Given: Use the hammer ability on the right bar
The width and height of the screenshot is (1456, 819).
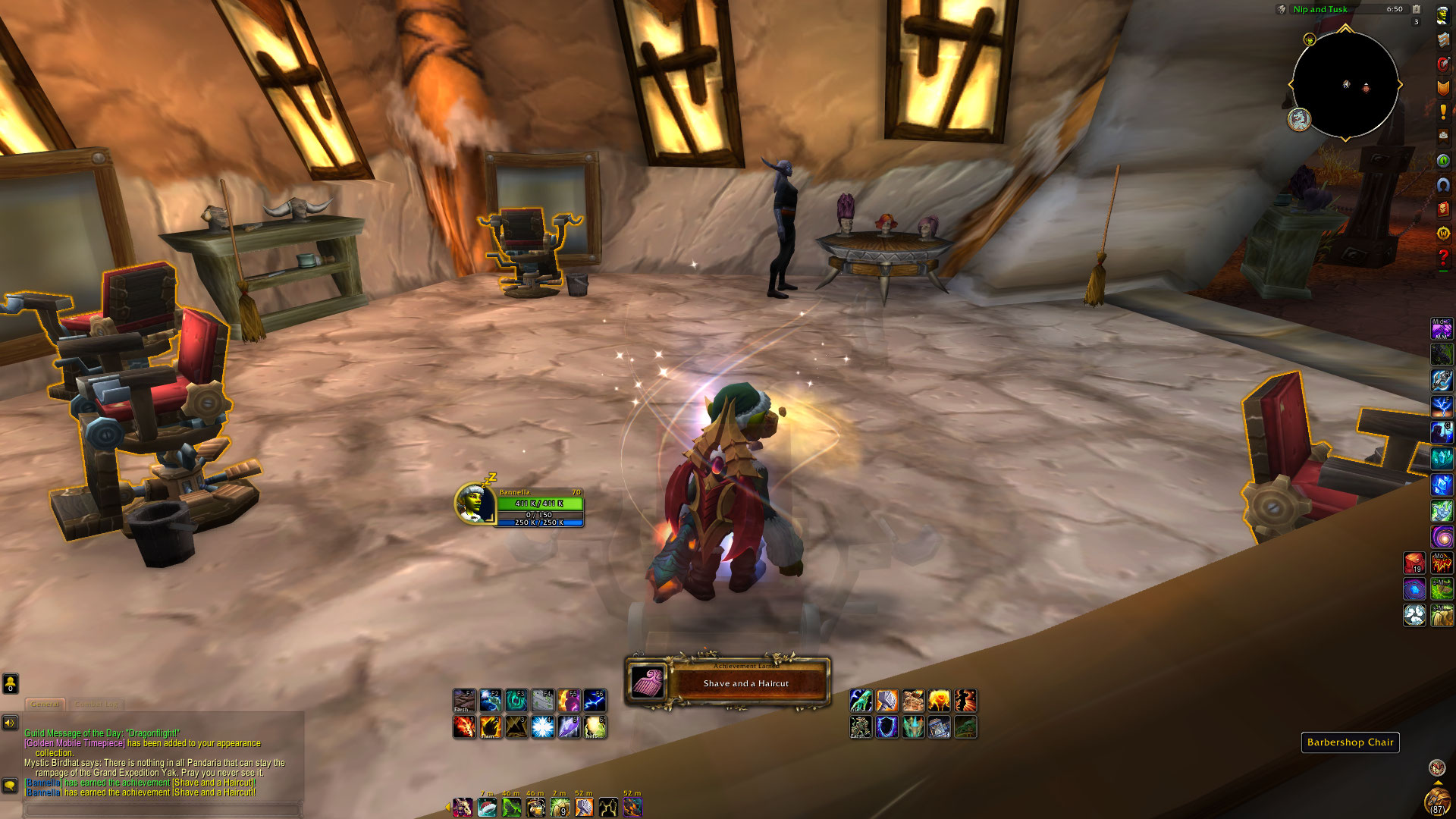Looking at the screenshot, I should pyautogui.click(x=886, y=700).
